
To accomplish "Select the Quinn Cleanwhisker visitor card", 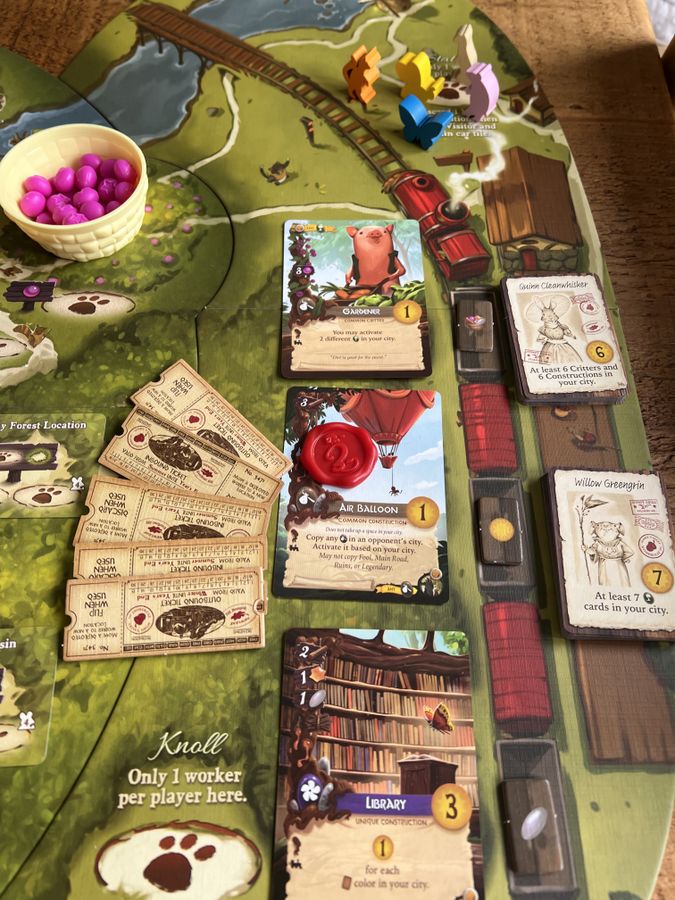I will [x=564, y=337].
